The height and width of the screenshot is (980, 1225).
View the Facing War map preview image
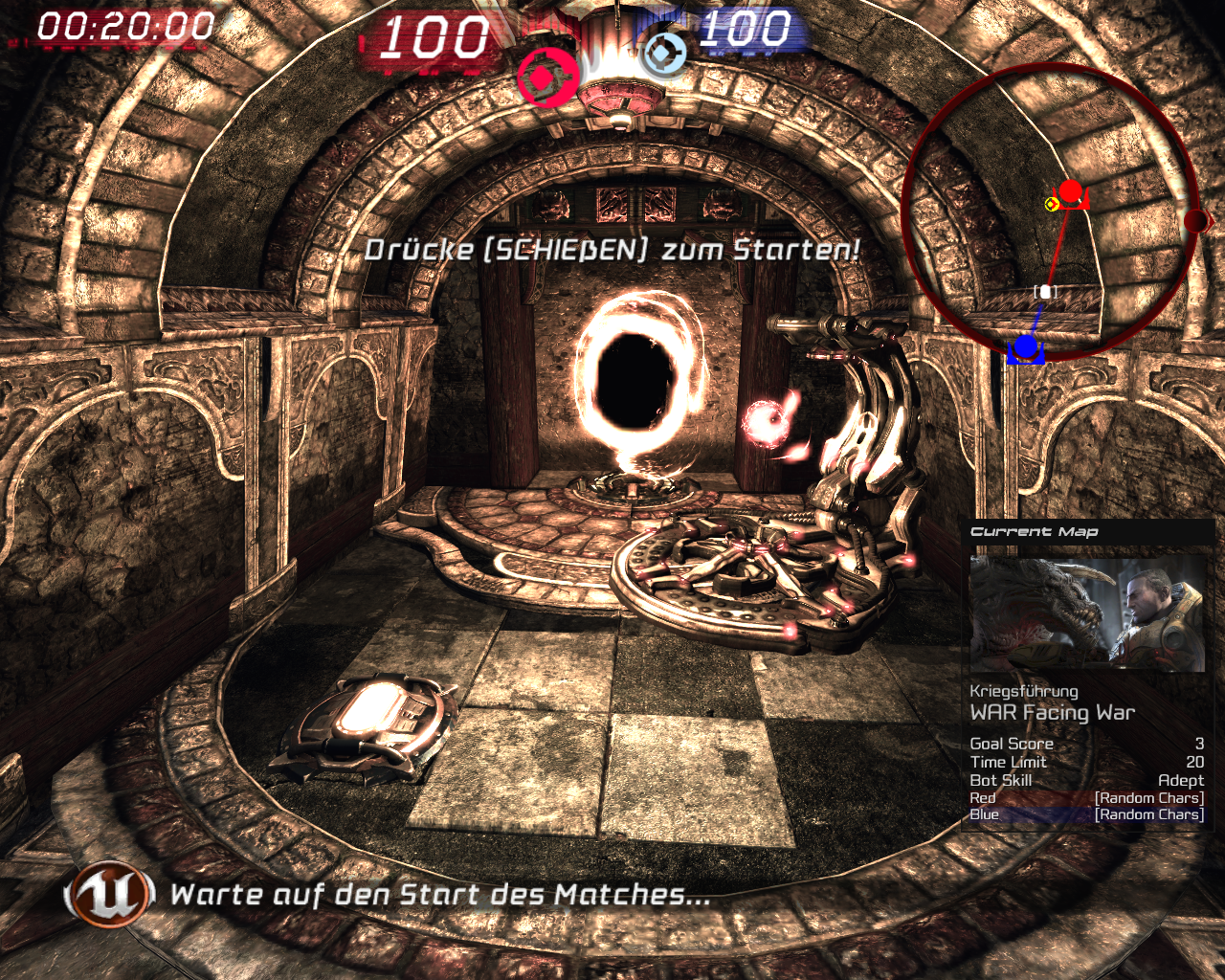point(1089,612)
